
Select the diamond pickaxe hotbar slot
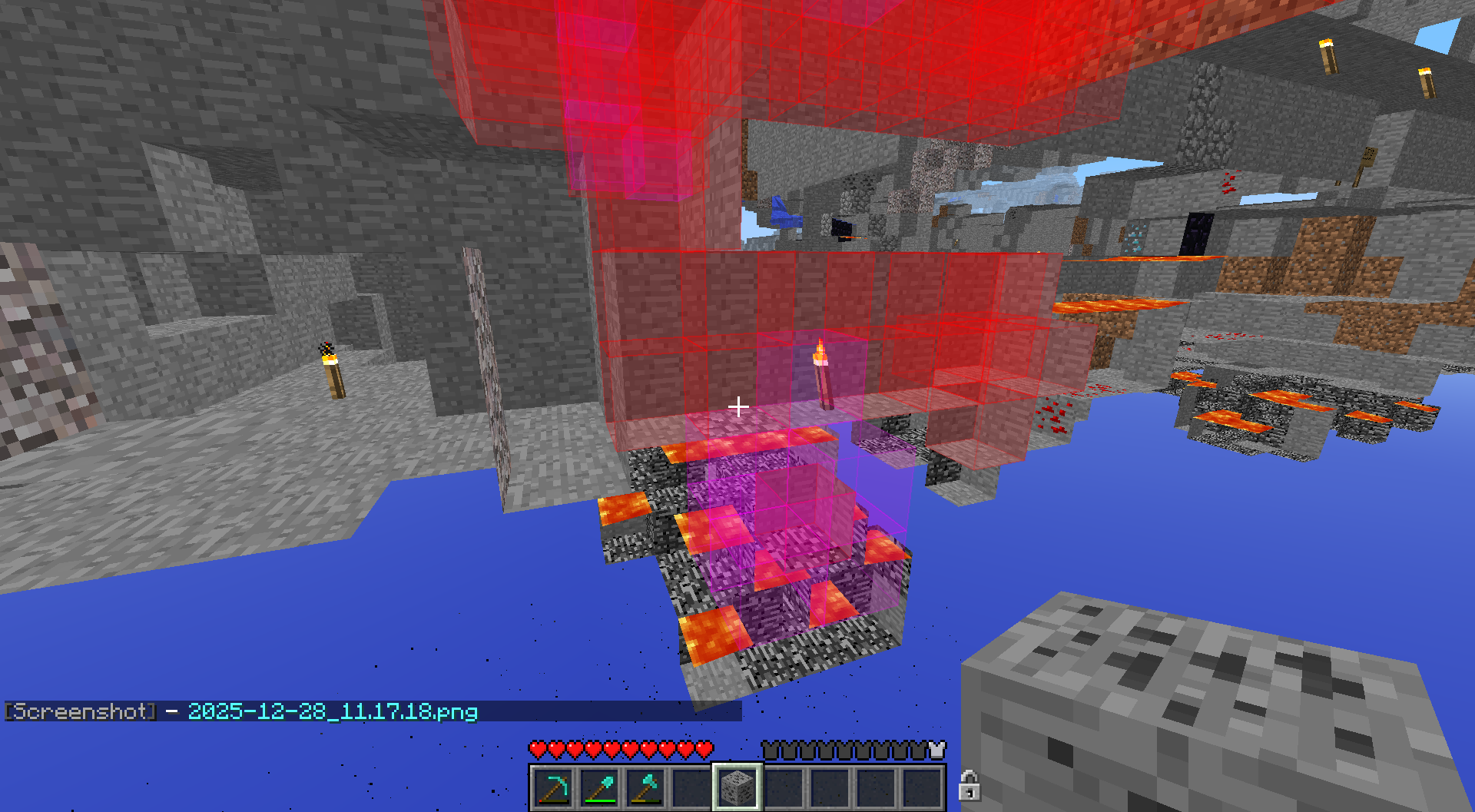coord(553,787)
